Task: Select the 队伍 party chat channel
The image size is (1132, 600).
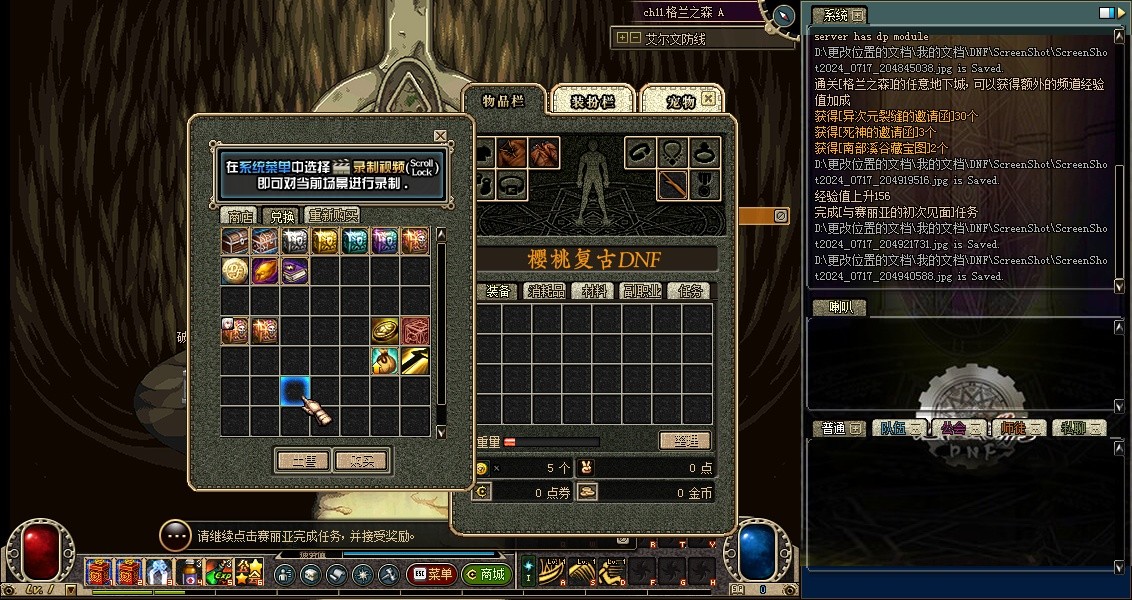Action: pyautogui.click(x=892, y=428)
